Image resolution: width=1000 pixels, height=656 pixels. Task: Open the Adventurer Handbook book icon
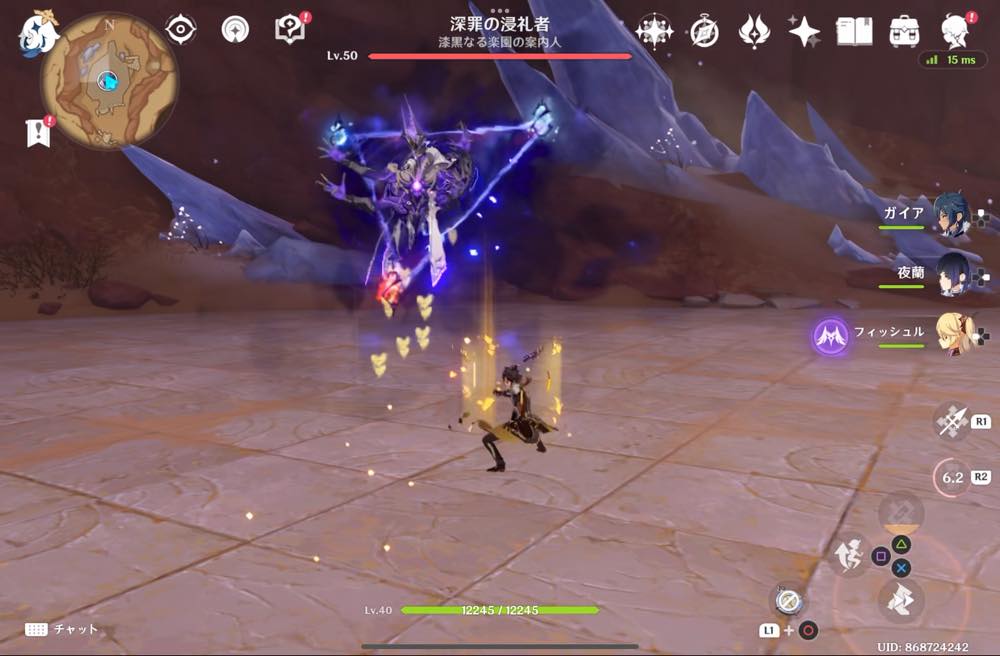click(854, 32)
